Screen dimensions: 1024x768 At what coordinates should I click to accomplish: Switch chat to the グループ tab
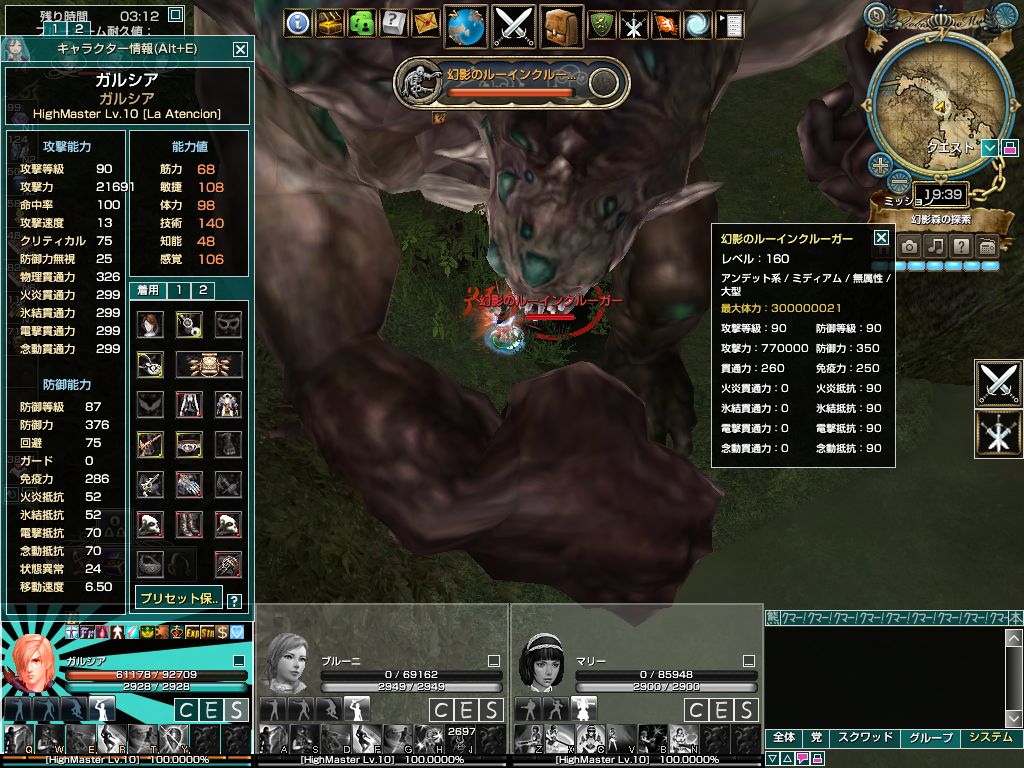(929, 737)
